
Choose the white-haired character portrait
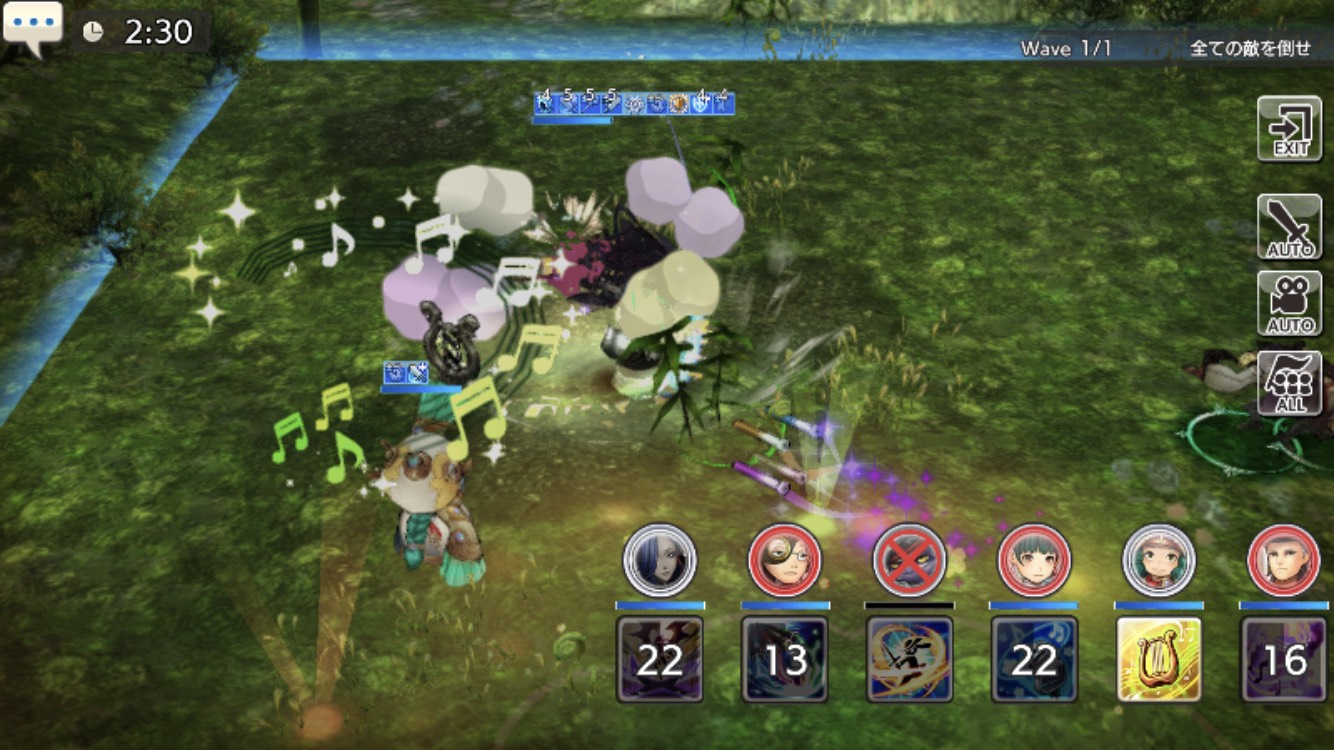click(x=1284, y=560)
